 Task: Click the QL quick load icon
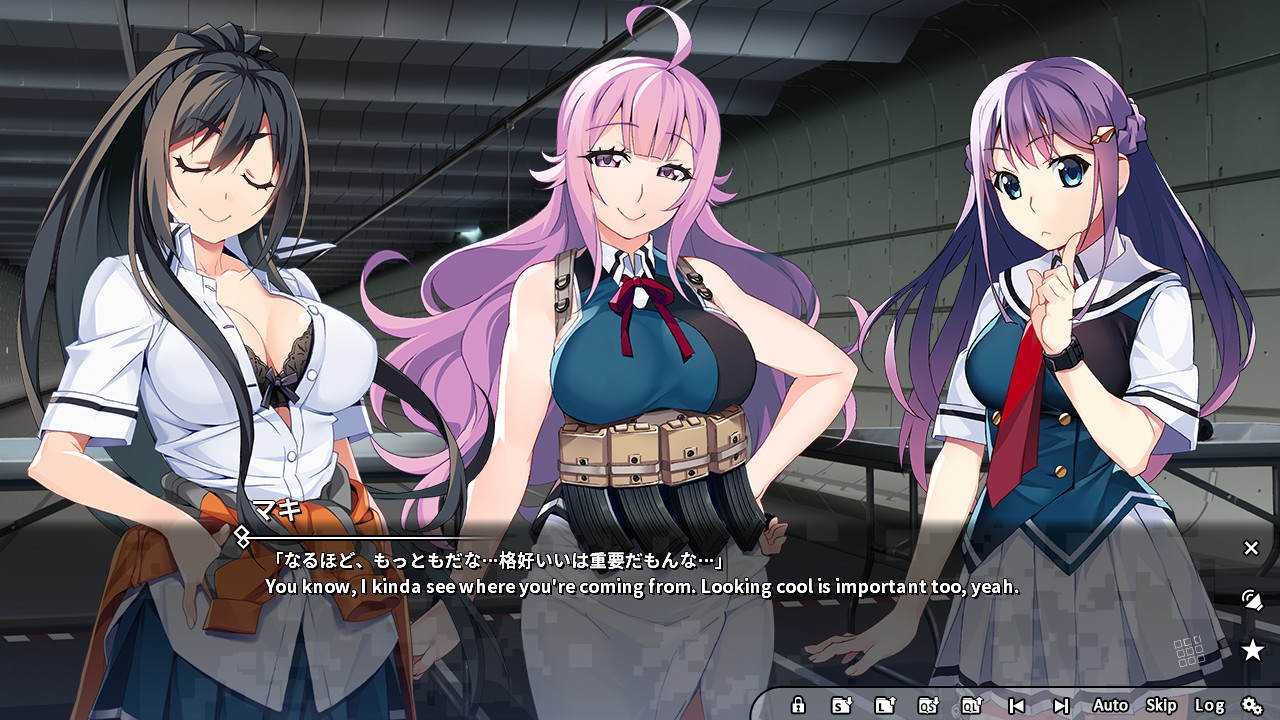pyautogui.click(x=971, y=706)
